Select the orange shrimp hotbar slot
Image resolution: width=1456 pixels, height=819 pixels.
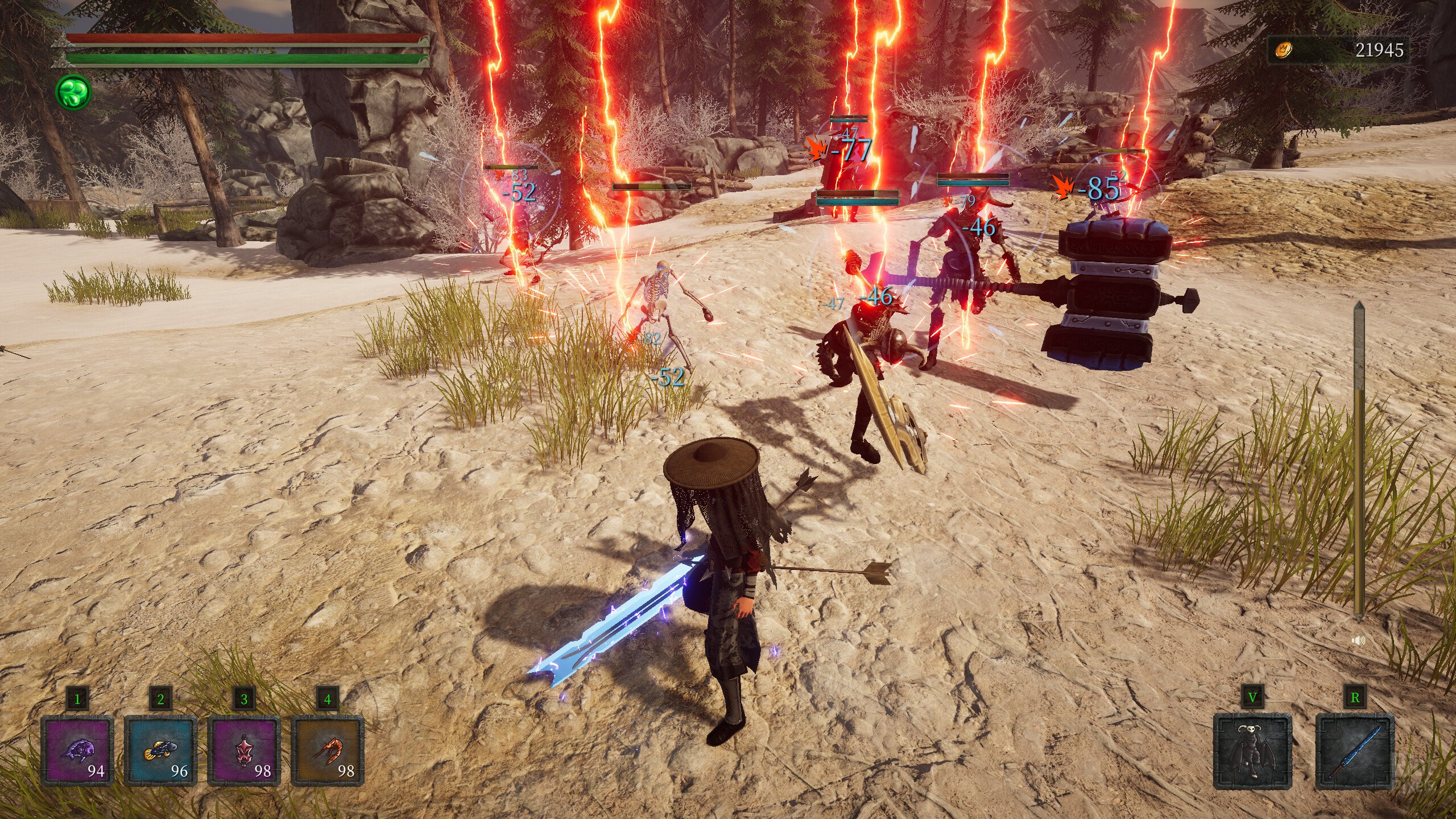327,751
